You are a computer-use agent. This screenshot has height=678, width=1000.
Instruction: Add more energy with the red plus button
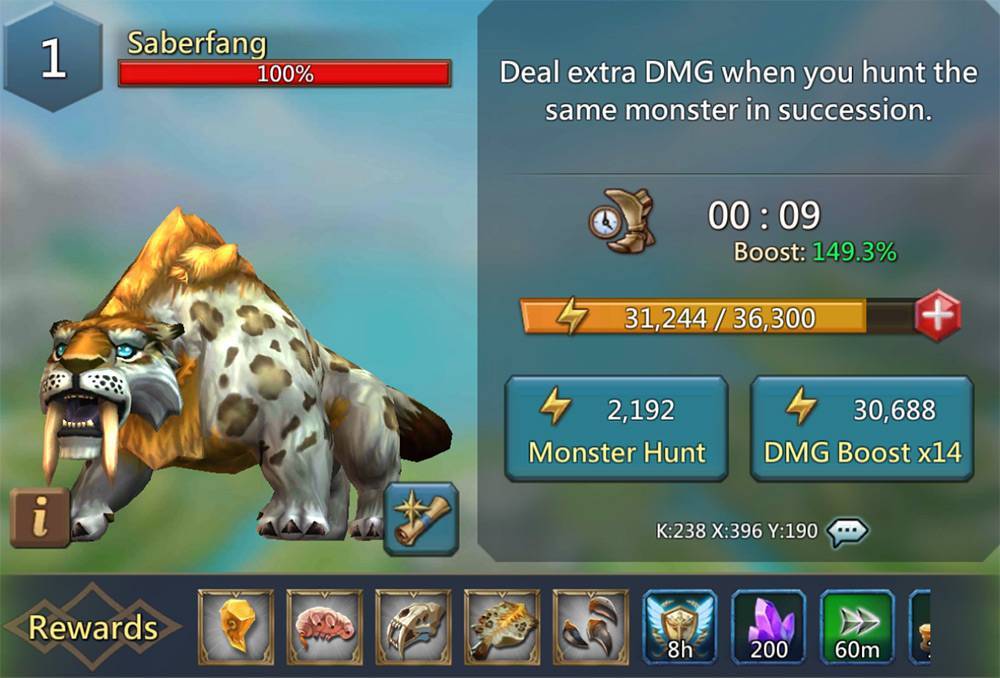[937, 317]
